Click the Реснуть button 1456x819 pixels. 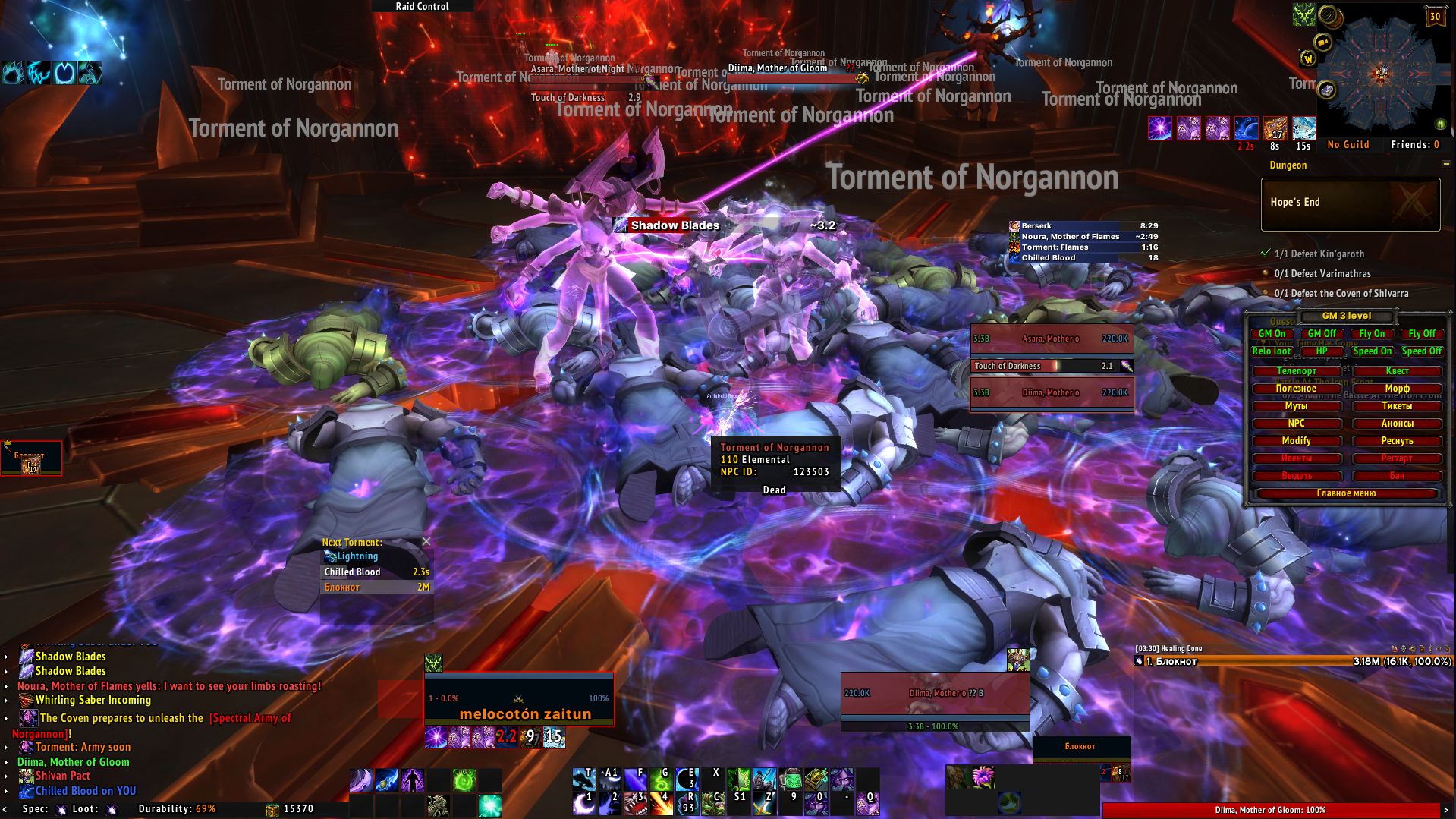(1397, 441)
